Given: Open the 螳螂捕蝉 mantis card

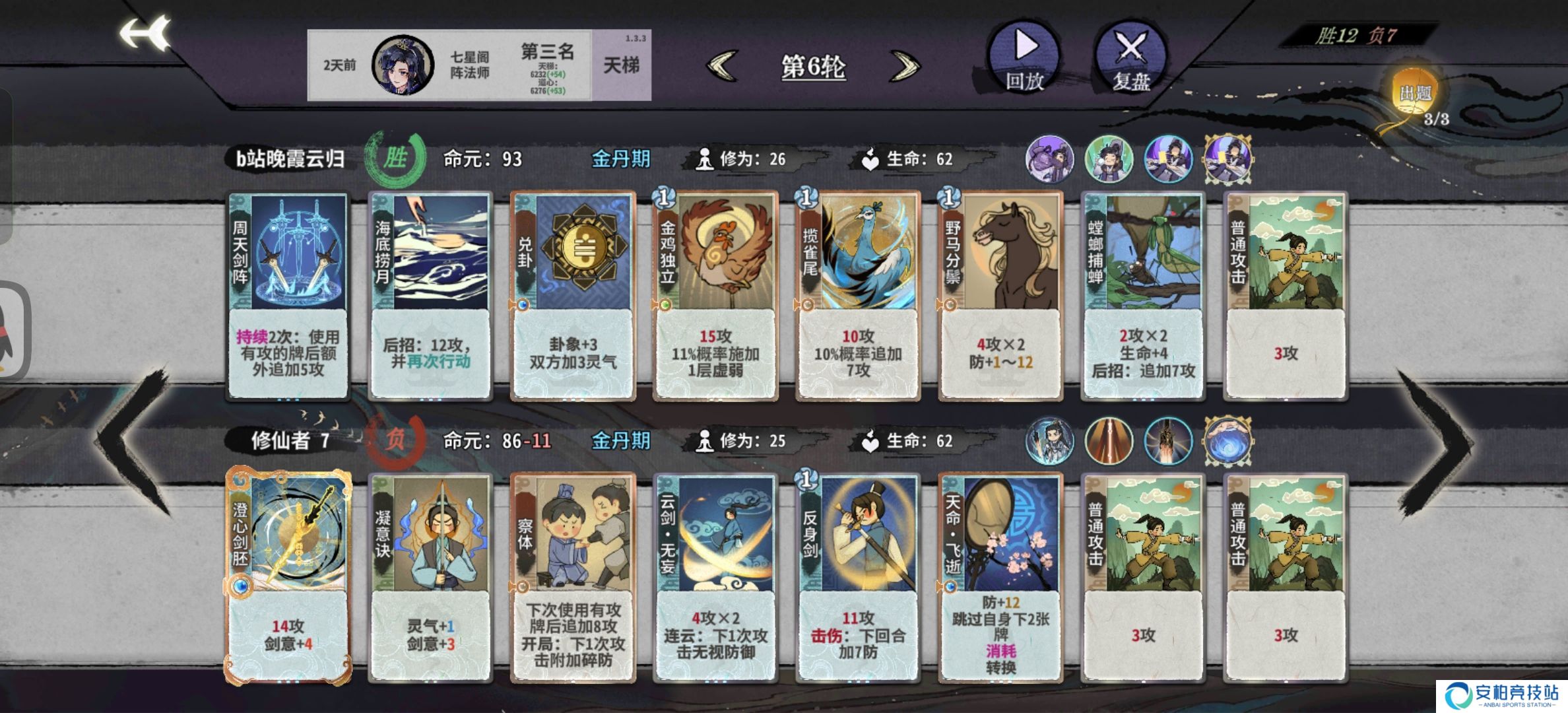Looking at the screenshot, I should [x=1143, y=296].
